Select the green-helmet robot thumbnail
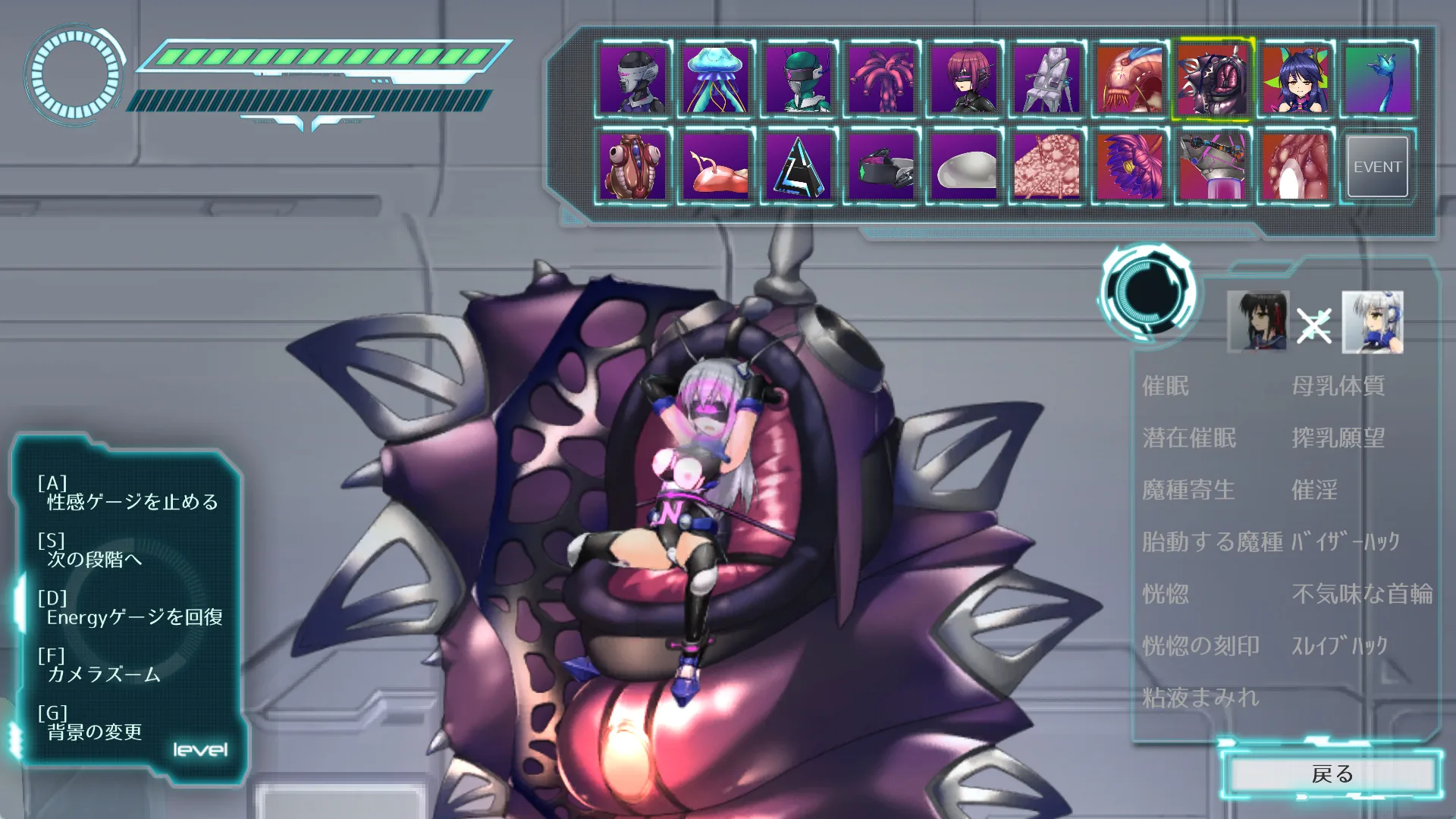The width and height of the screenshot is (1456, 819). [x=799, y=80]
